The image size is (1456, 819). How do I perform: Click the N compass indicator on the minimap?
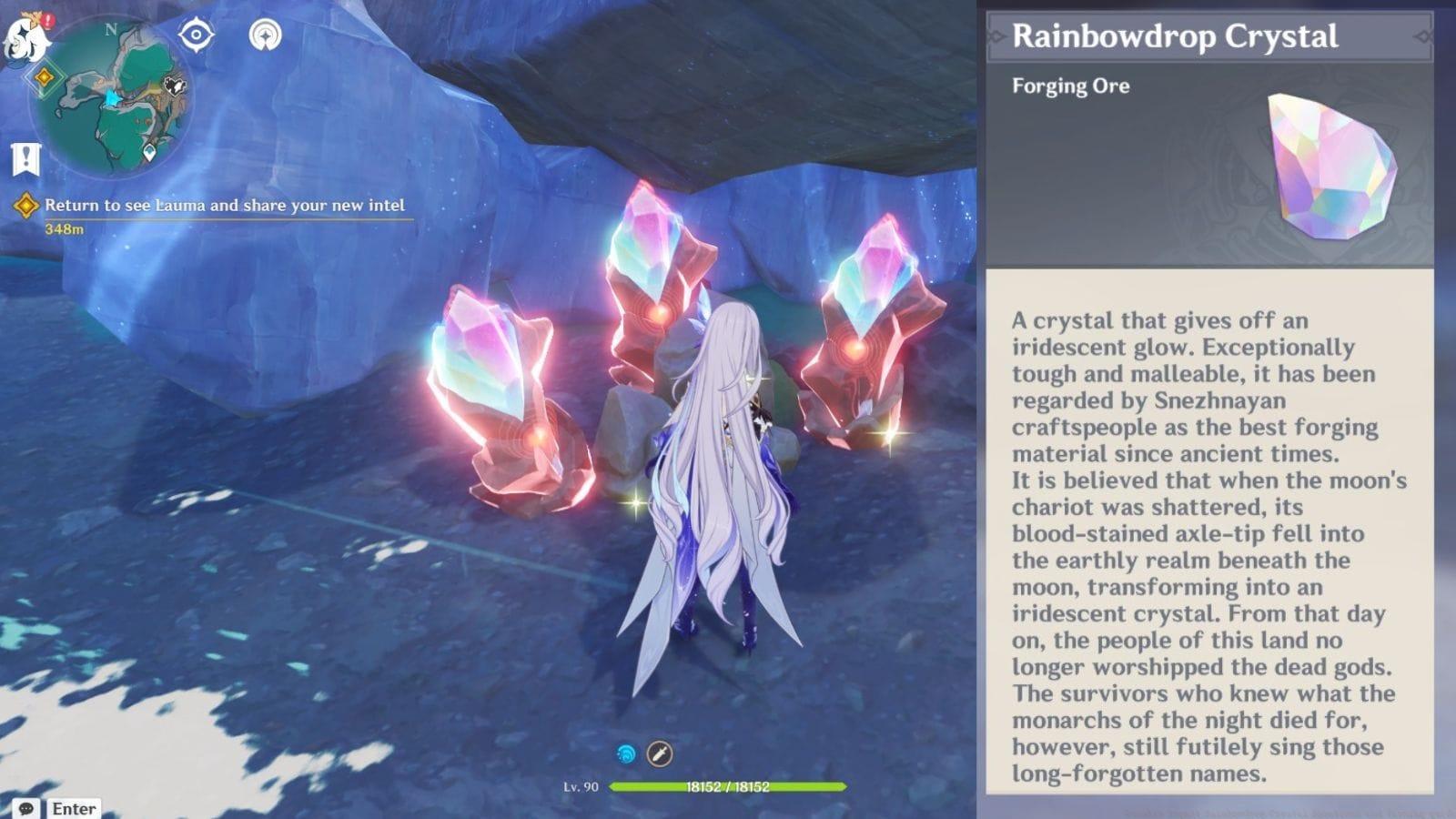click(110, 30)
